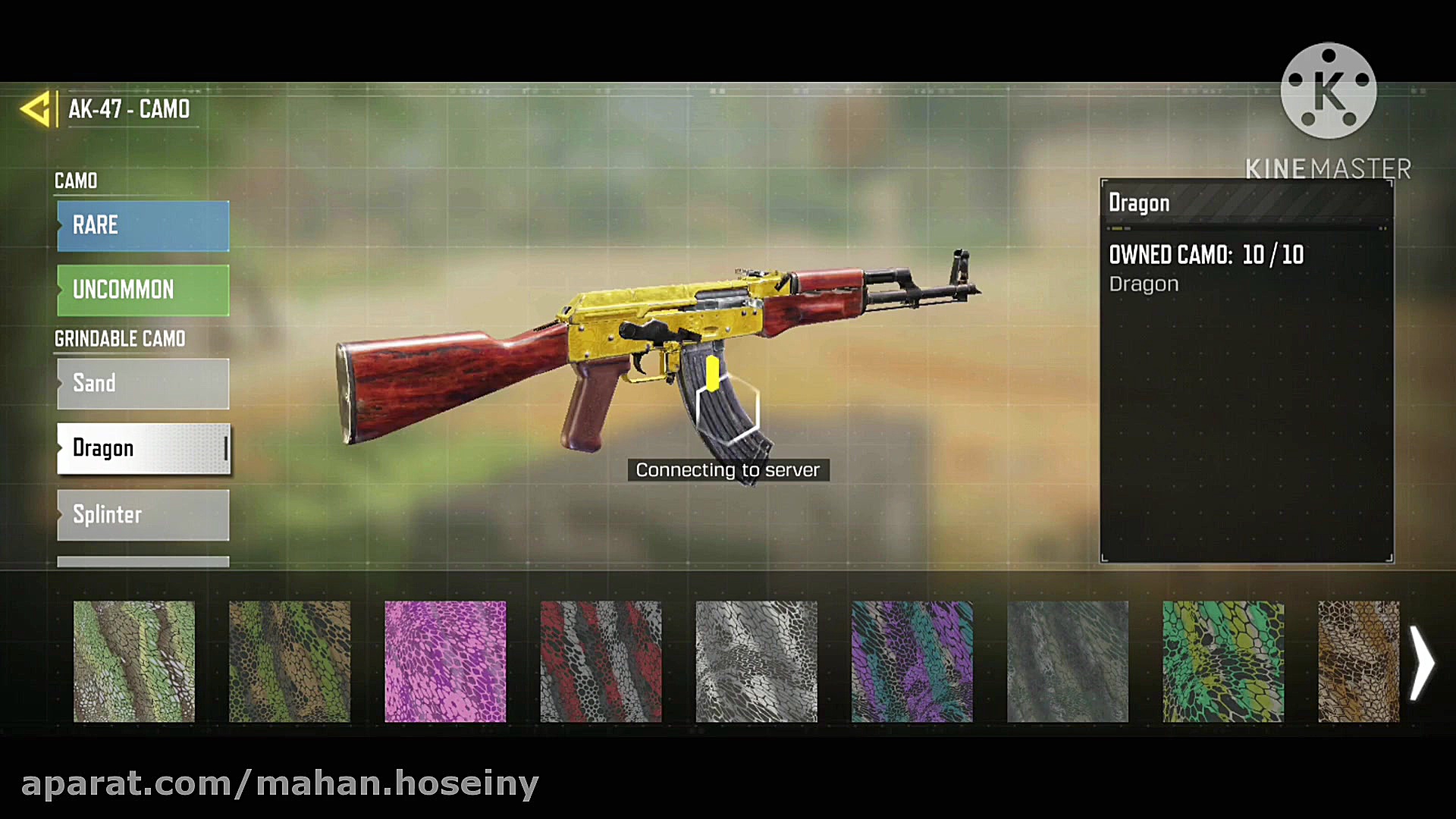Viewport: 1456px width, 819px height.
Task: Select the red and gray scale camo
Action: 601,661
